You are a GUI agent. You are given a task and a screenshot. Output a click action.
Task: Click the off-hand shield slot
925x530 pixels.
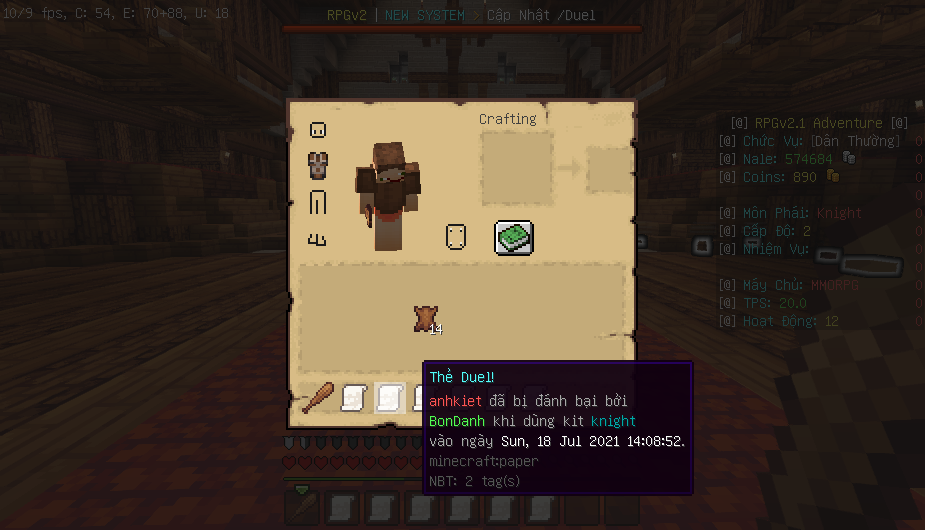pos(456,238)
